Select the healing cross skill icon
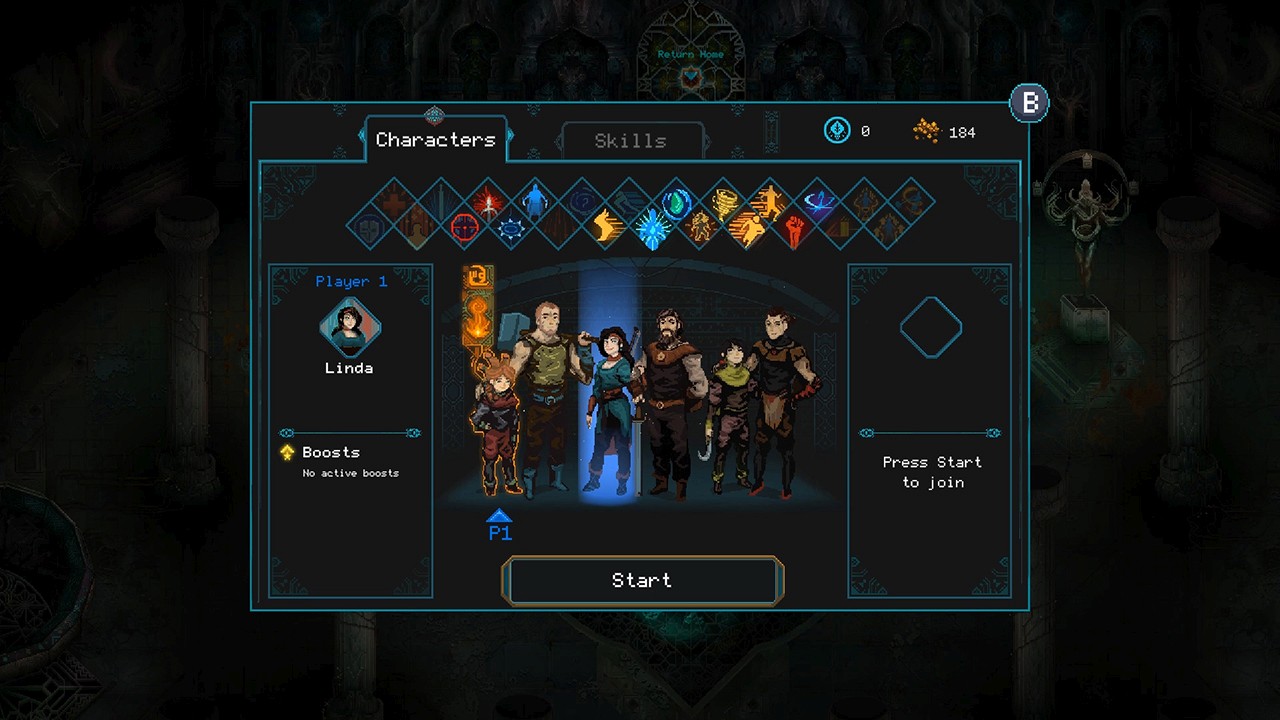The image size is (1280, 720). click(x=392, y=203)
